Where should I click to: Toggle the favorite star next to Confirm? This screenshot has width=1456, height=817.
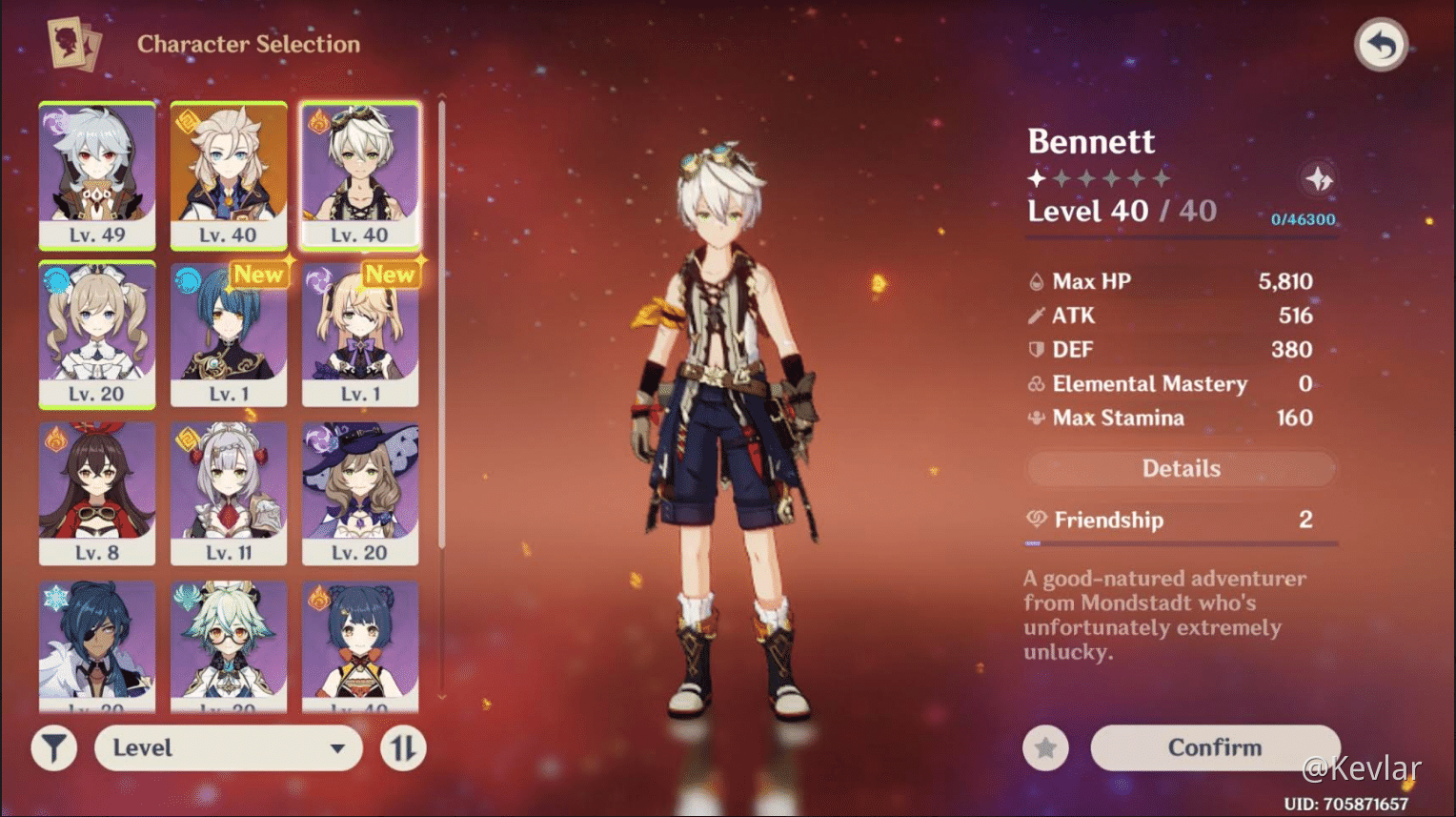[1045, 747]
